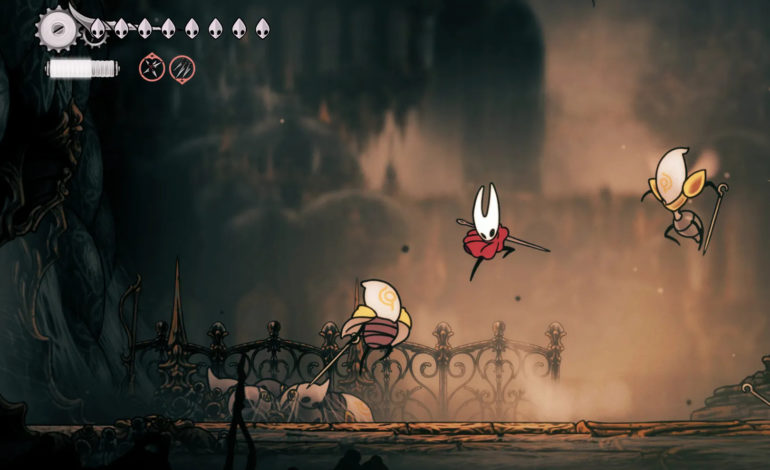Screen dimensions: 770x470
Task: Click the silk spool gear emblem
Action: (56, 29)
